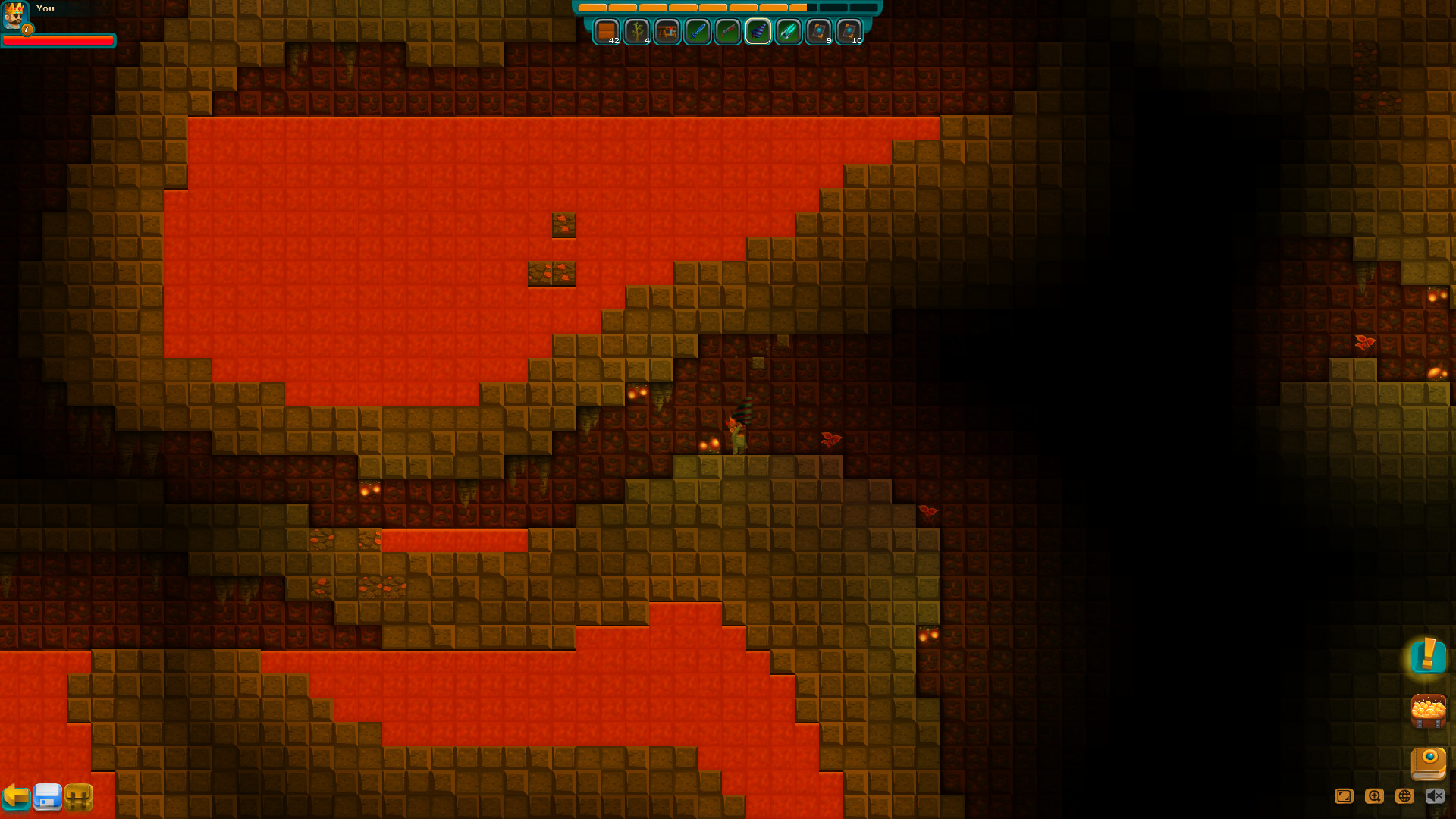The width and height of the screenshot is (1456, 819).
Task: Equip the teal spear from the hotbar
Action: pos(787,32)
